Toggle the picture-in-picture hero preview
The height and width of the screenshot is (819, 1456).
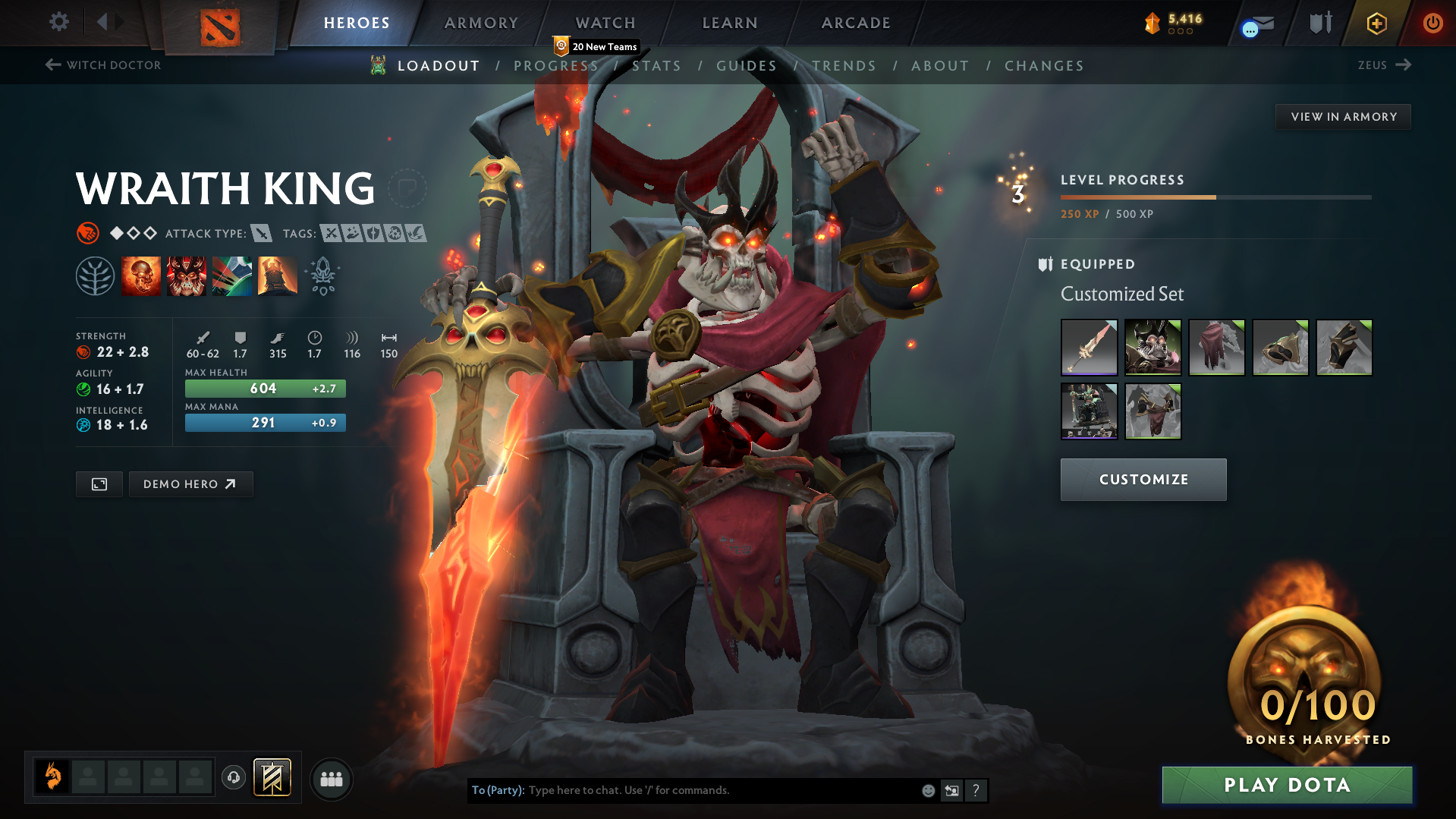(x=98, y=484)
